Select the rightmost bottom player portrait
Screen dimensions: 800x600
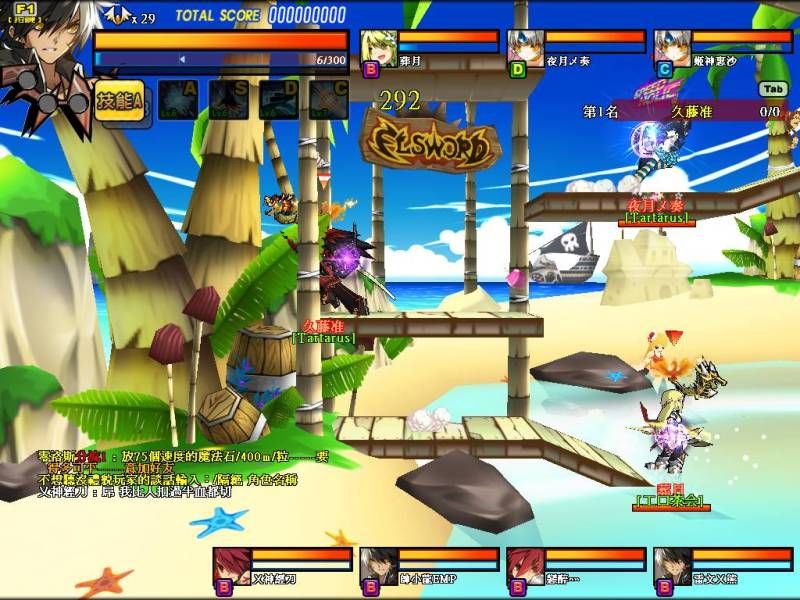click(x=673, y=565)
